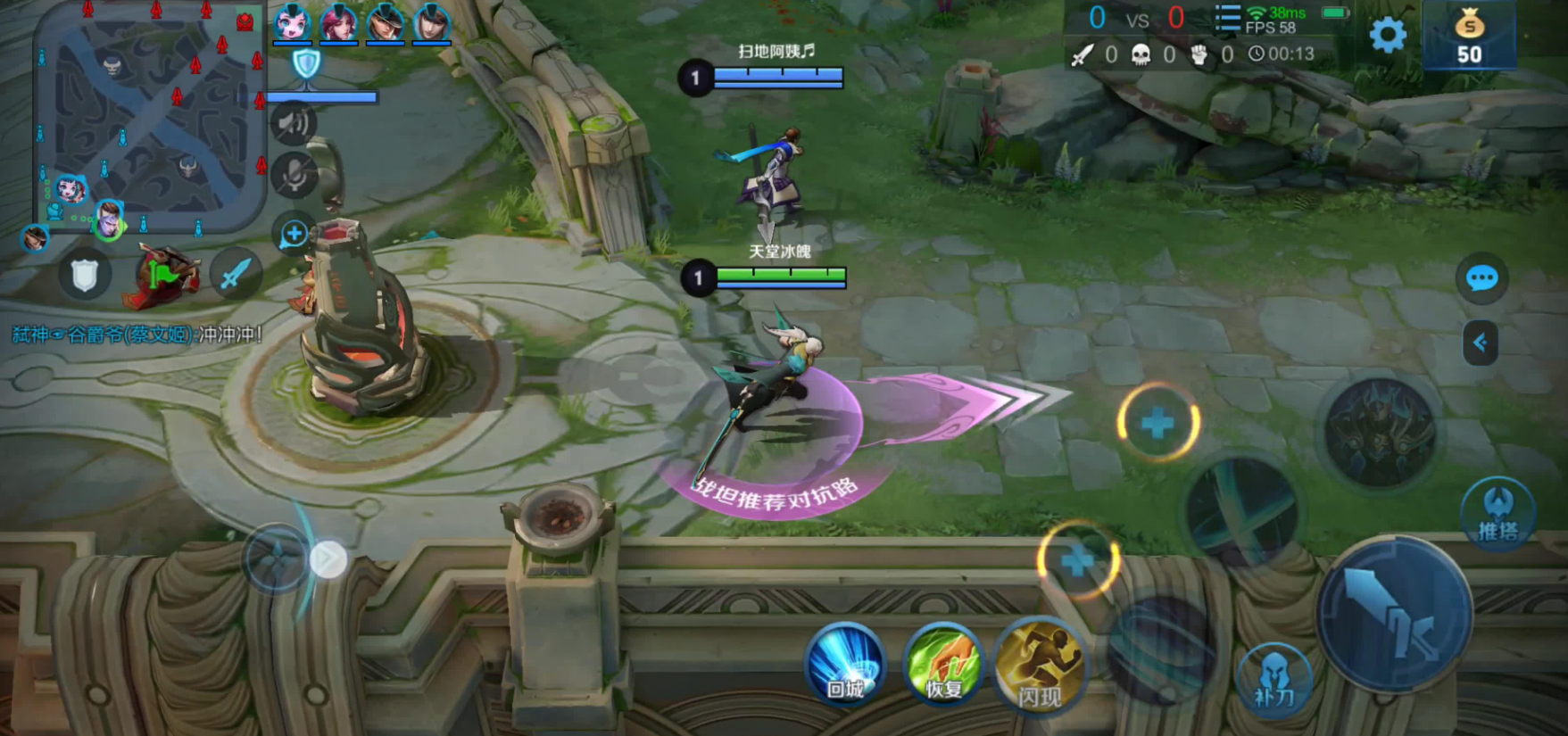Hit the basic attack sword button
Viewport: 1568px width, 736px height.
pyautogui.click(x=1394, y=614)
